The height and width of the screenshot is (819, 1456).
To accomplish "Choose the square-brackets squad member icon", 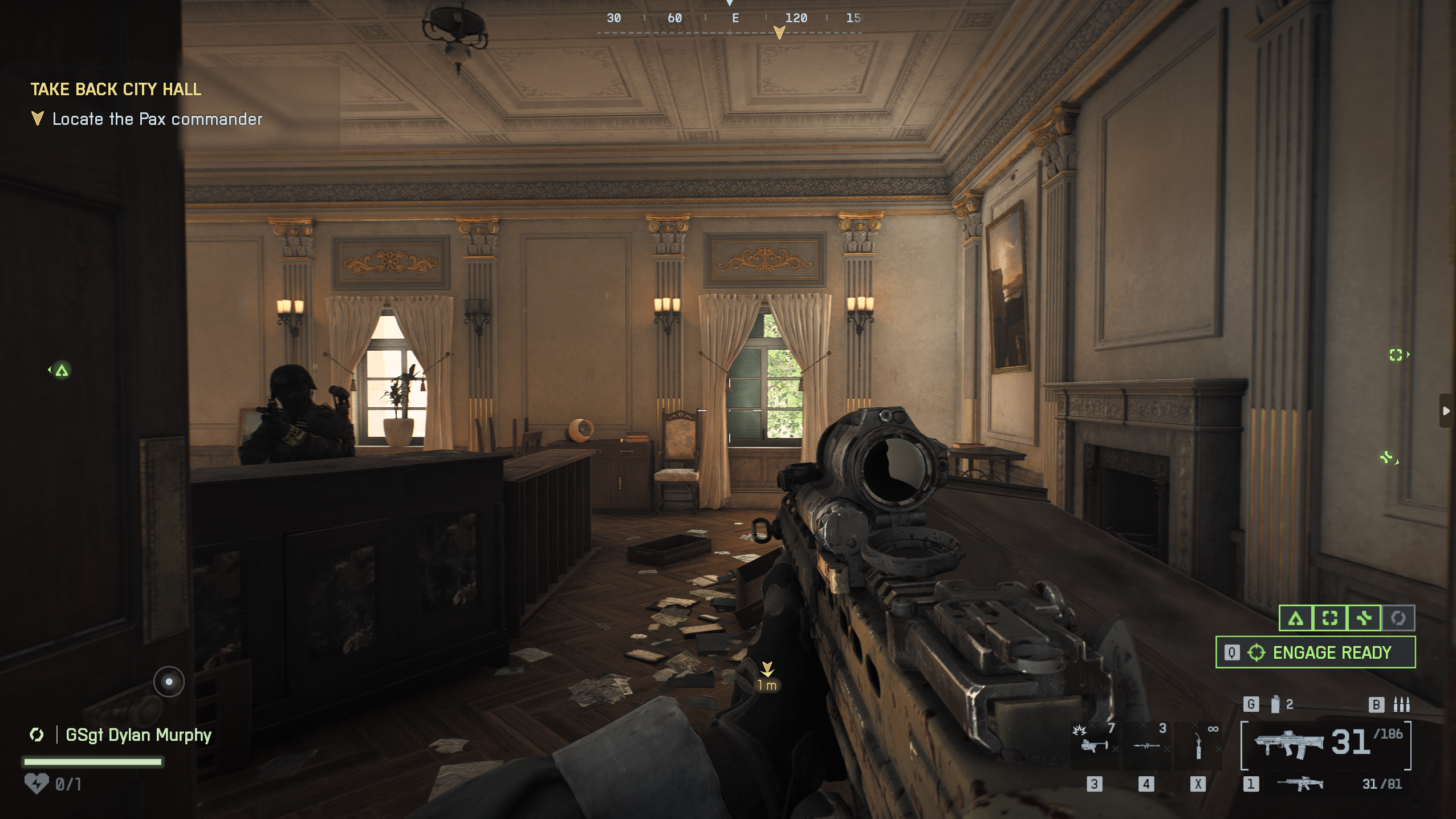I will 1330,618.
